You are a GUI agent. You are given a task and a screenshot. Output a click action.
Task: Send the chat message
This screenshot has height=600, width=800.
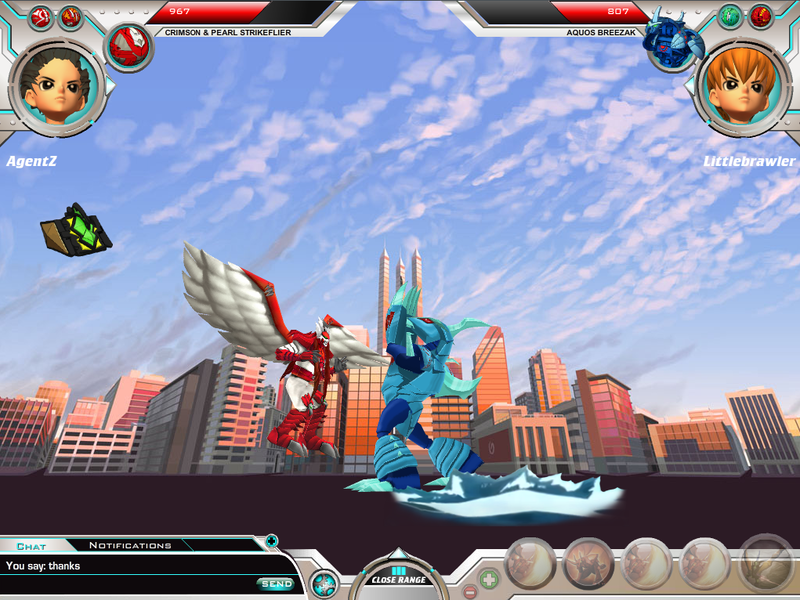click(x=276, y=583)
